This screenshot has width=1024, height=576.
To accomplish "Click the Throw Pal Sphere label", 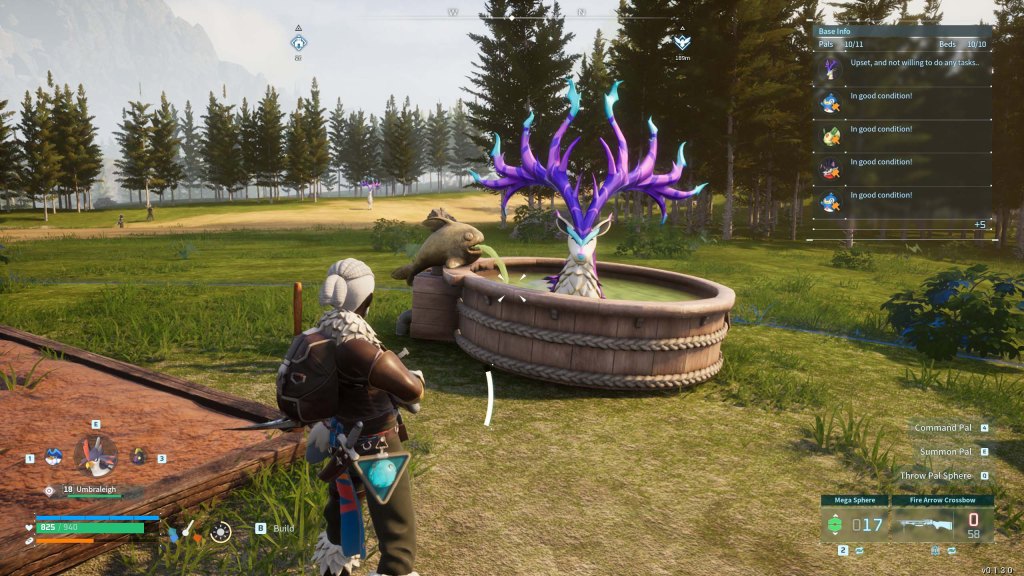I will tap(935, 476).
